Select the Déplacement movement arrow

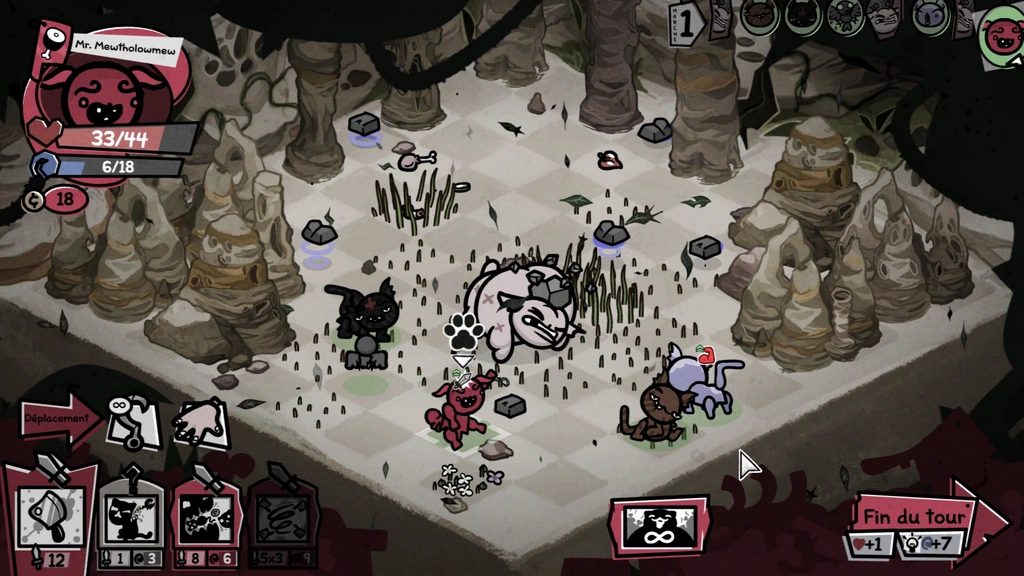58,418
